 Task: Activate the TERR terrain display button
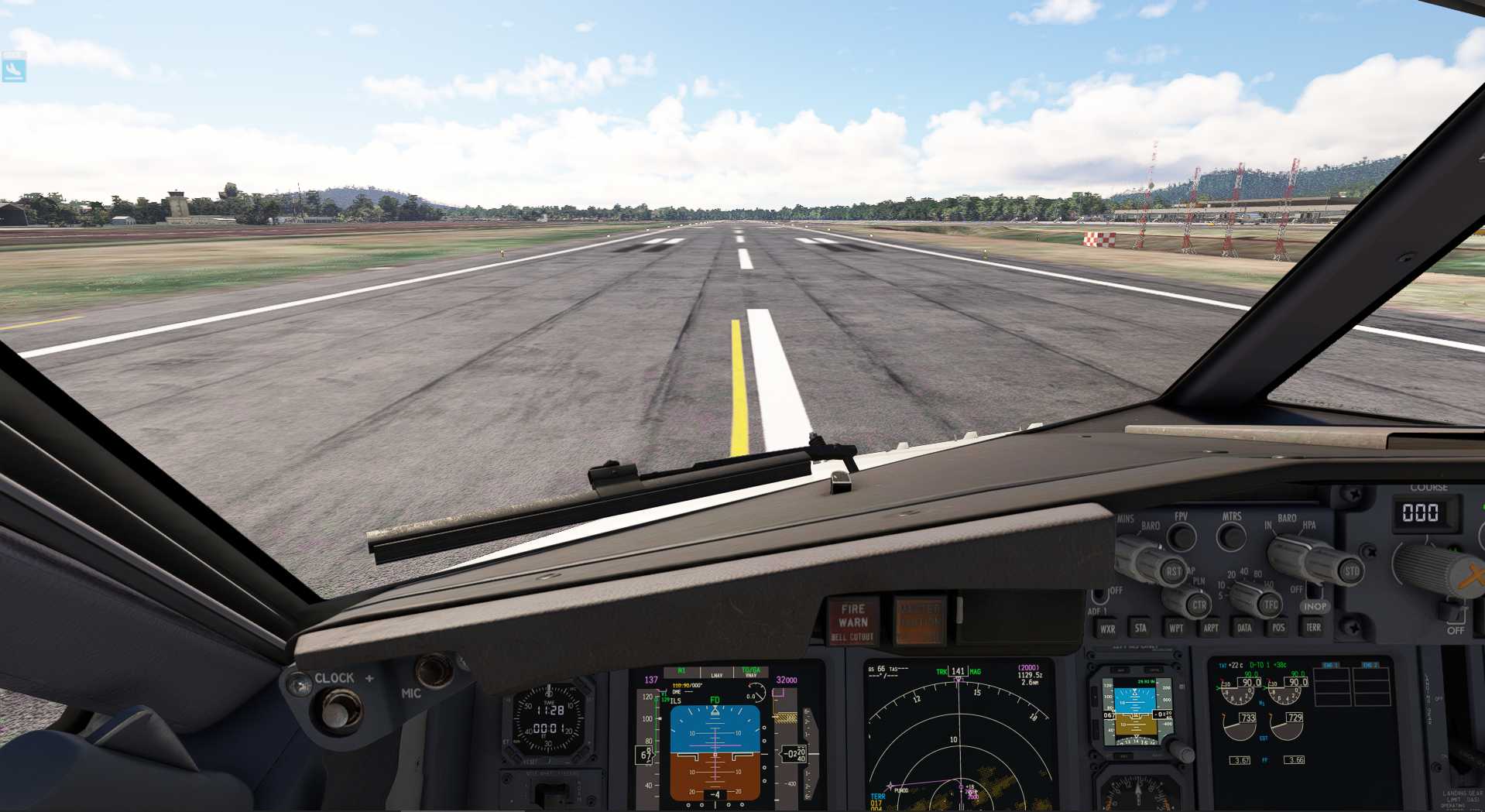(1313, 627)
